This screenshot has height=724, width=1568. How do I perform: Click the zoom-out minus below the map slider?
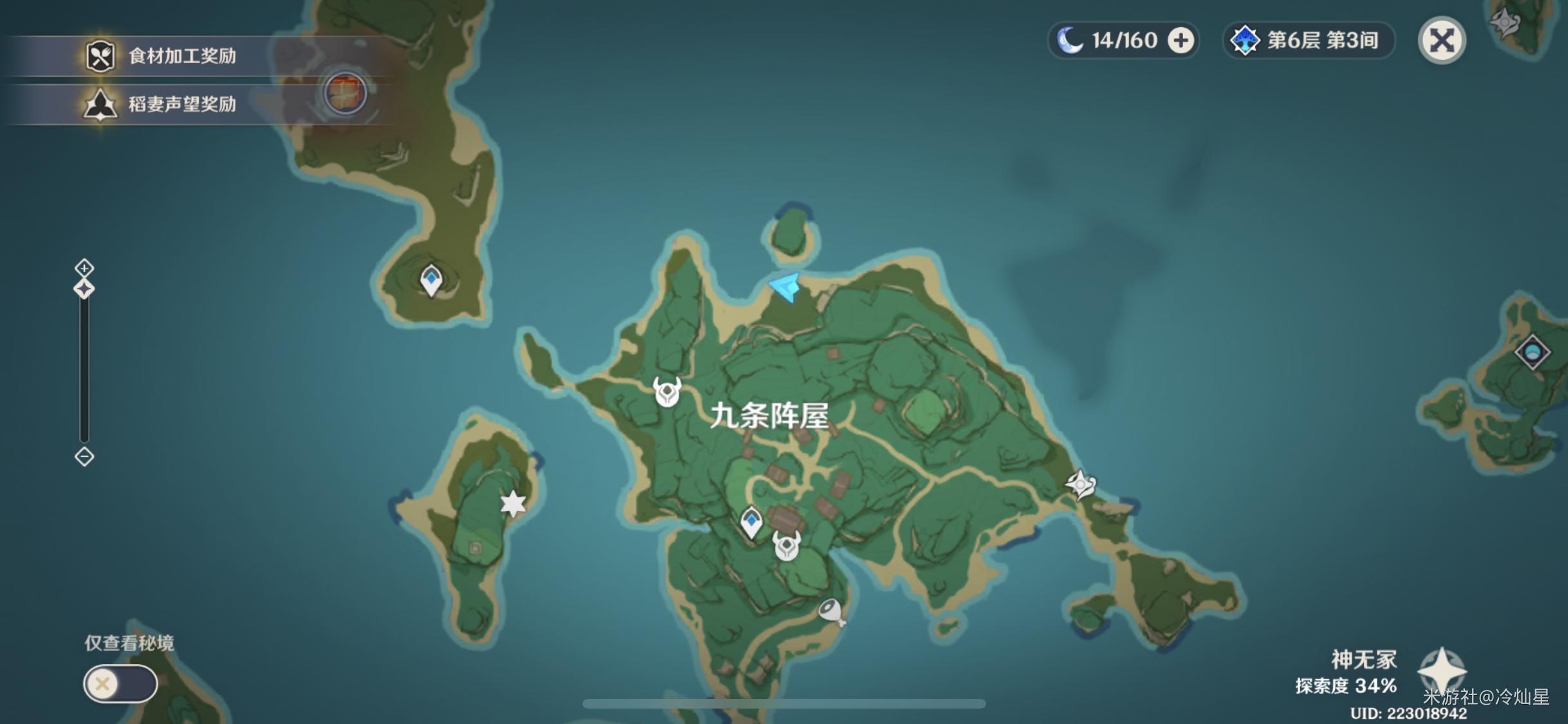[x=84, y=456]
